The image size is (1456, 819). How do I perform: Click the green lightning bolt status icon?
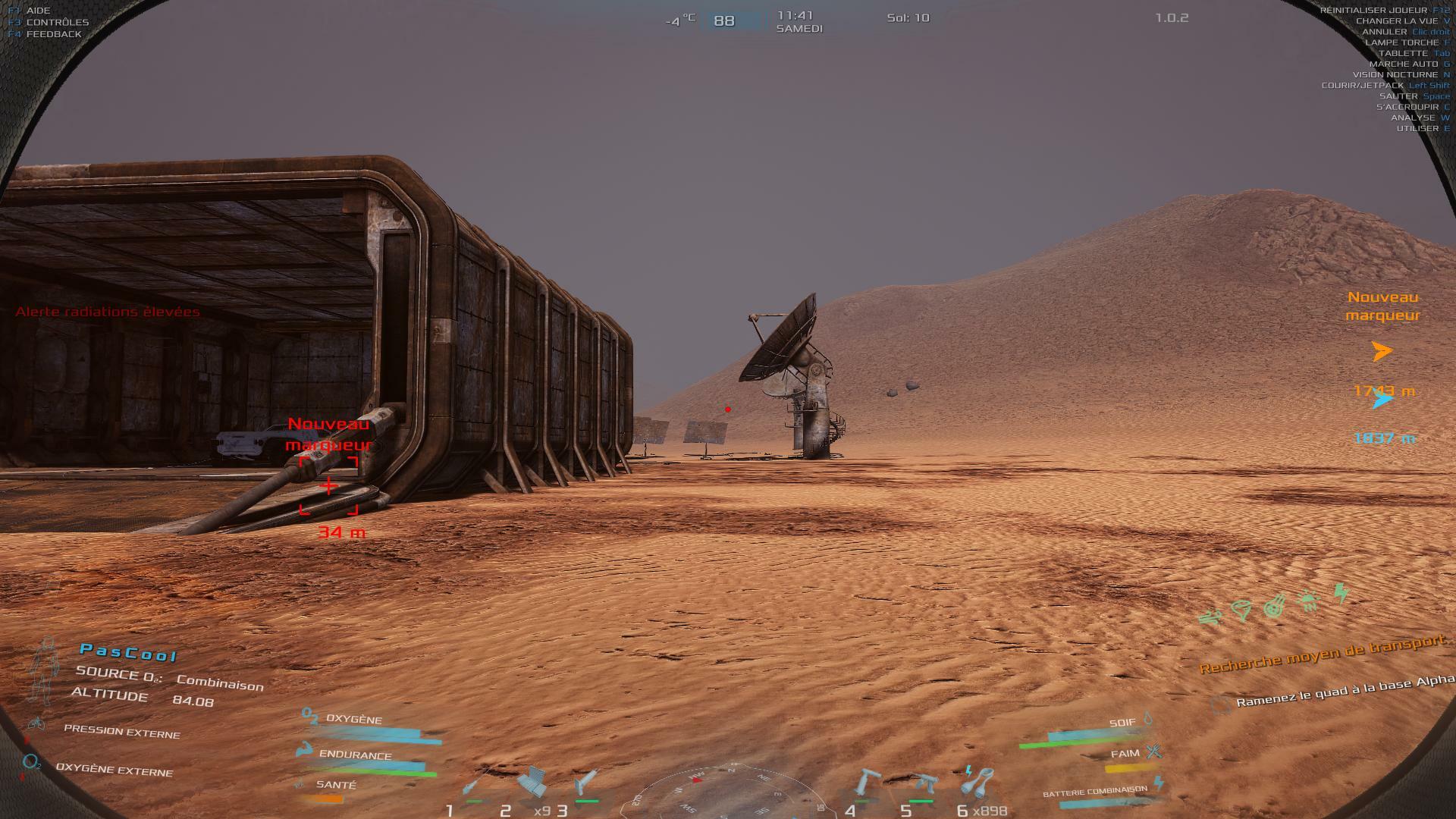tap(1341, 593)
